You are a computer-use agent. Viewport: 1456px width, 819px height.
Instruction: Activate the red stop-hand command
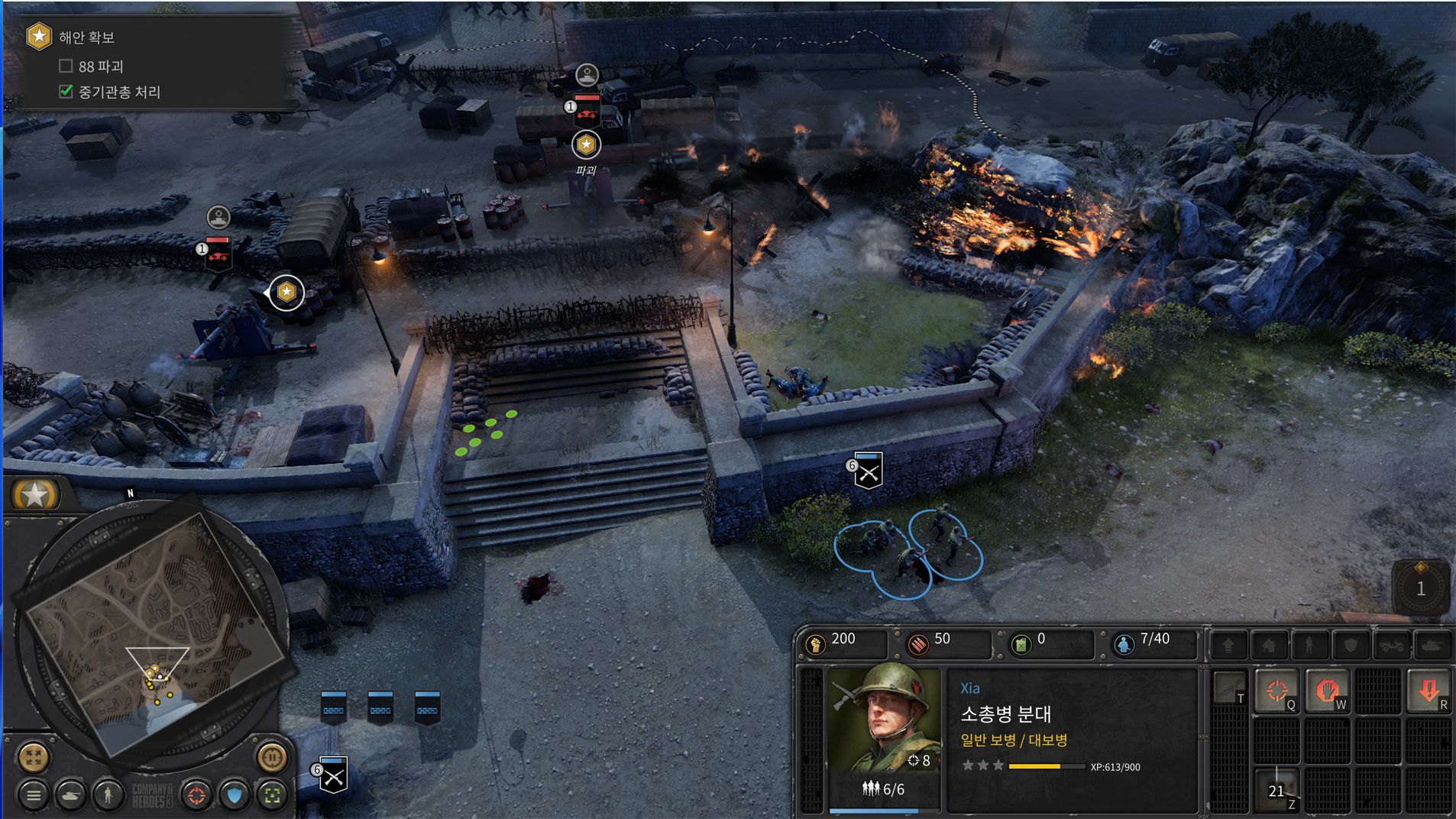(x=1326, y=691)
